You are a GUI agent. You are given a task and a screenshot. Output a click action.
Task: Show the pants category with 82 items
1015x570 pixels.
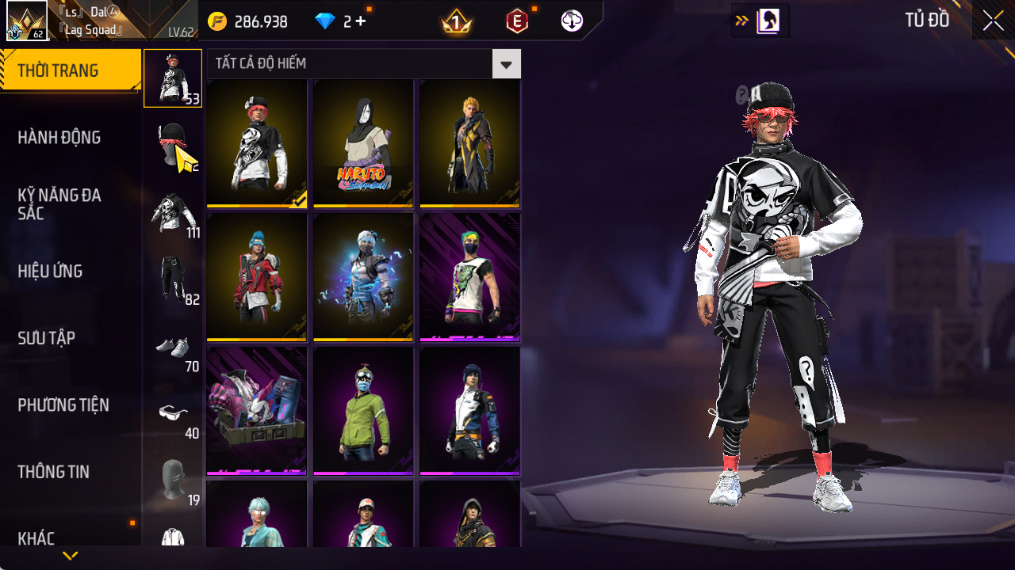(x=173, y=280)
